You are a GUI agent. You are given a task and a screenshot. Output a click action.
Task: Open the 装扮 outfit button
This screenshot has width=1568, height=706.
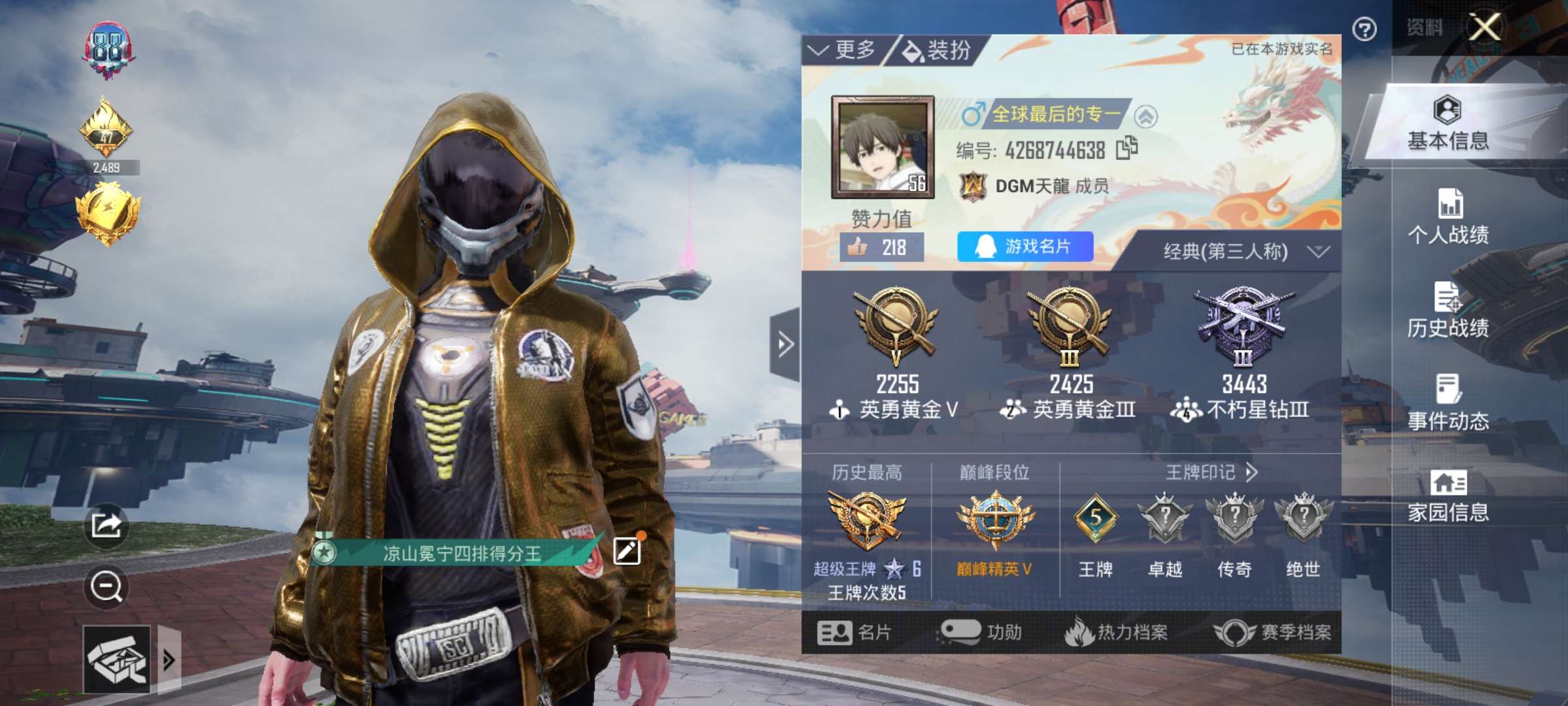pyautogui.click(x=937, y=50)
